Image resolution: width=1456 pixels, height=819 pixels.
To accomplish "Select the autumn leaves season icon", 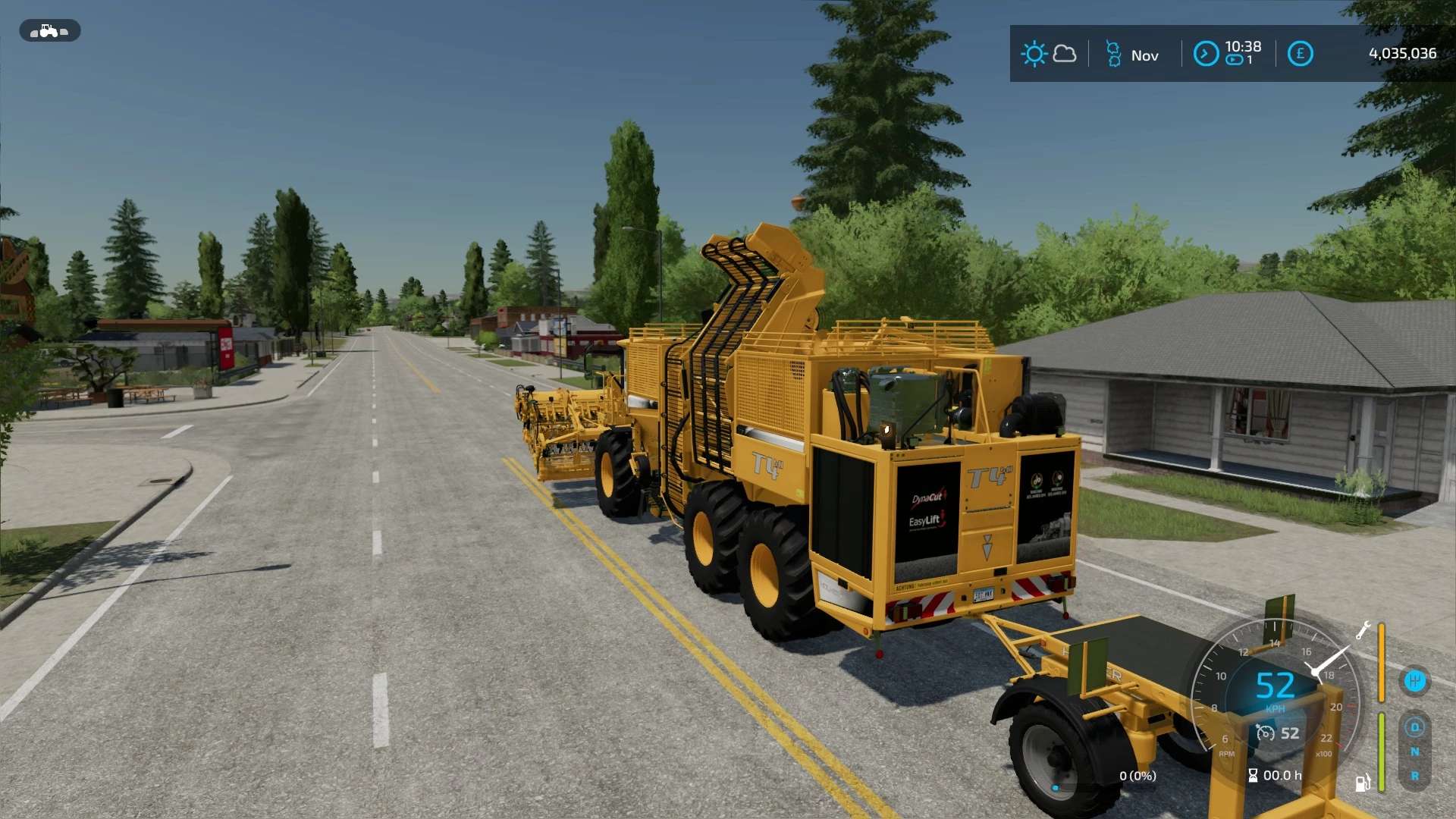I will click(x=1113, y=55).
